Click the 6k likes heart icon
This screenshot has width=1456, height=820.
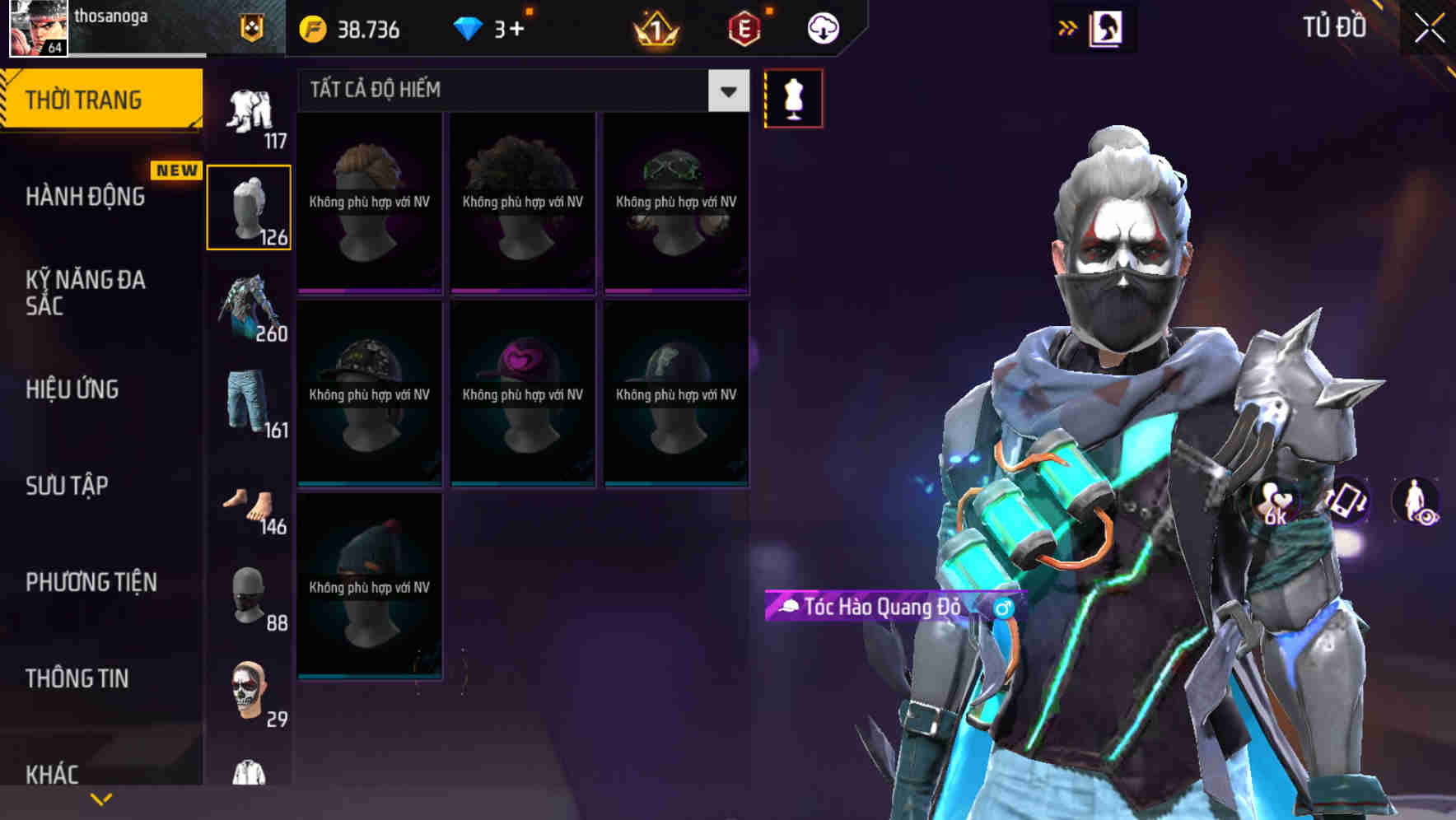click(x=1274, y=502)
